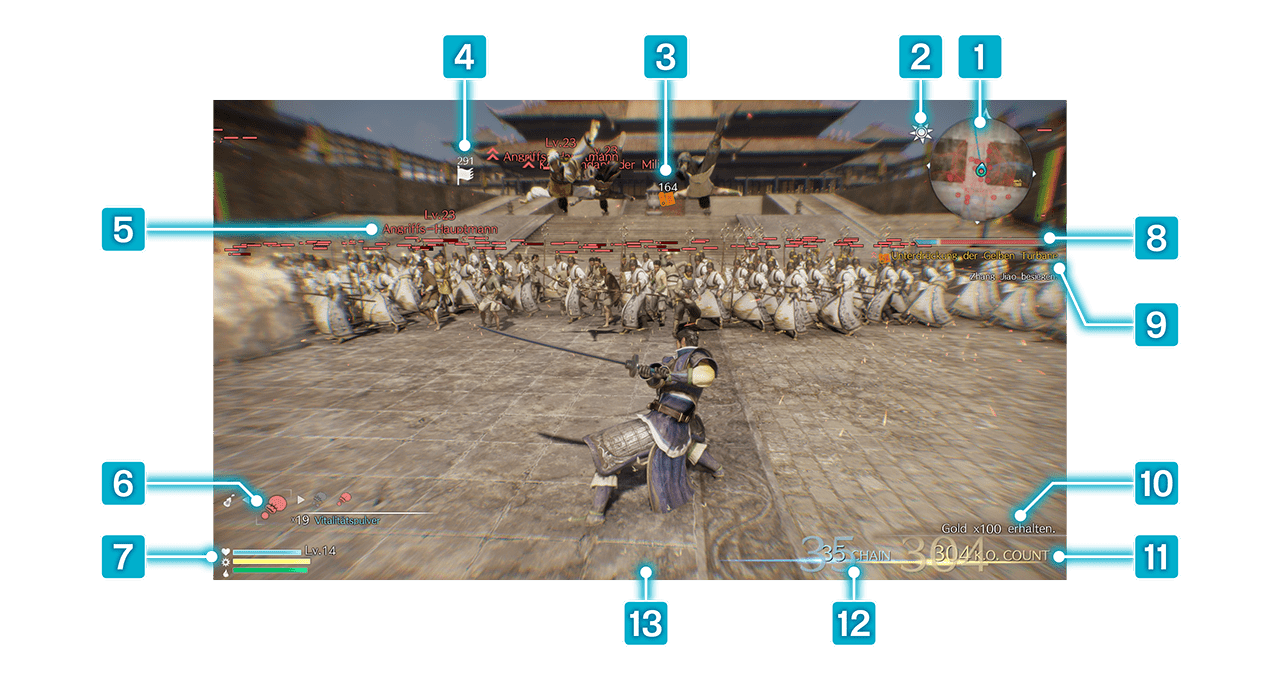Screen dimensions: 1280x680
Task: Click the numbered callout badge 13
Action: pyautogui.click(x=646, y=626)
